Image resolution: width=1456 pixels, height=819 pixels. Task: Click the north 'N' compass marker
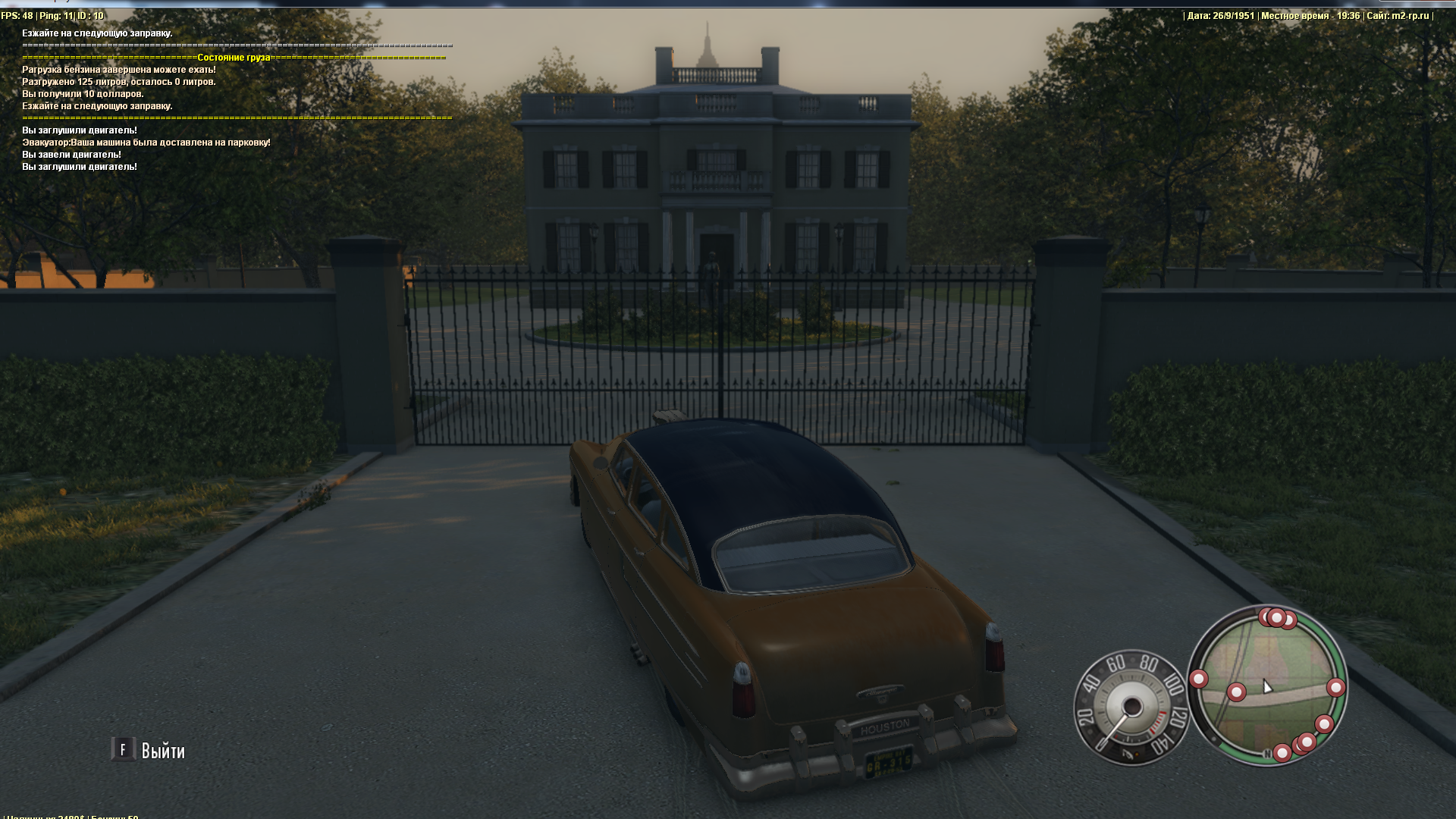(x=1266, y=754)
